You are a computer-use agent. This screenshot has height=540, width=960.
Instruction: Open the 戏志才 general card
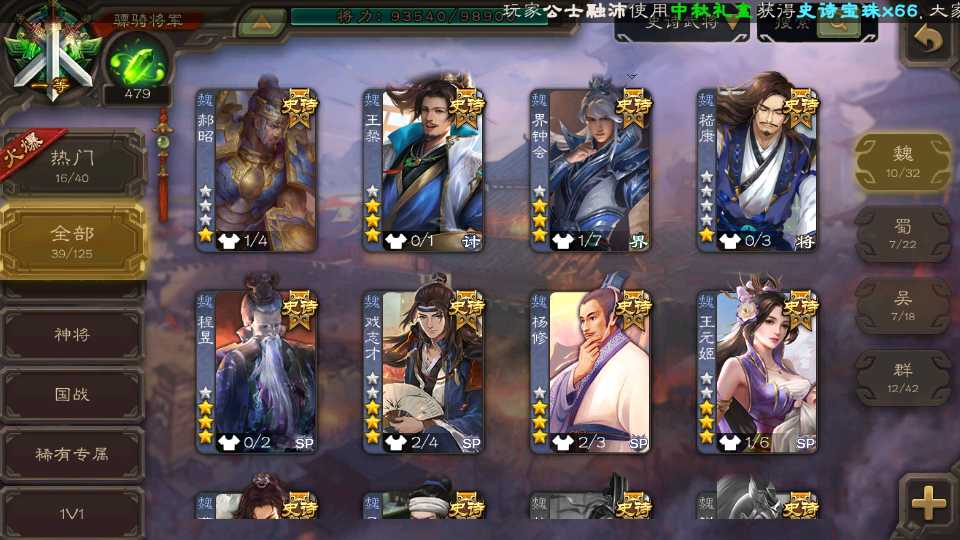pyautogui.click(x=424, y=372)
